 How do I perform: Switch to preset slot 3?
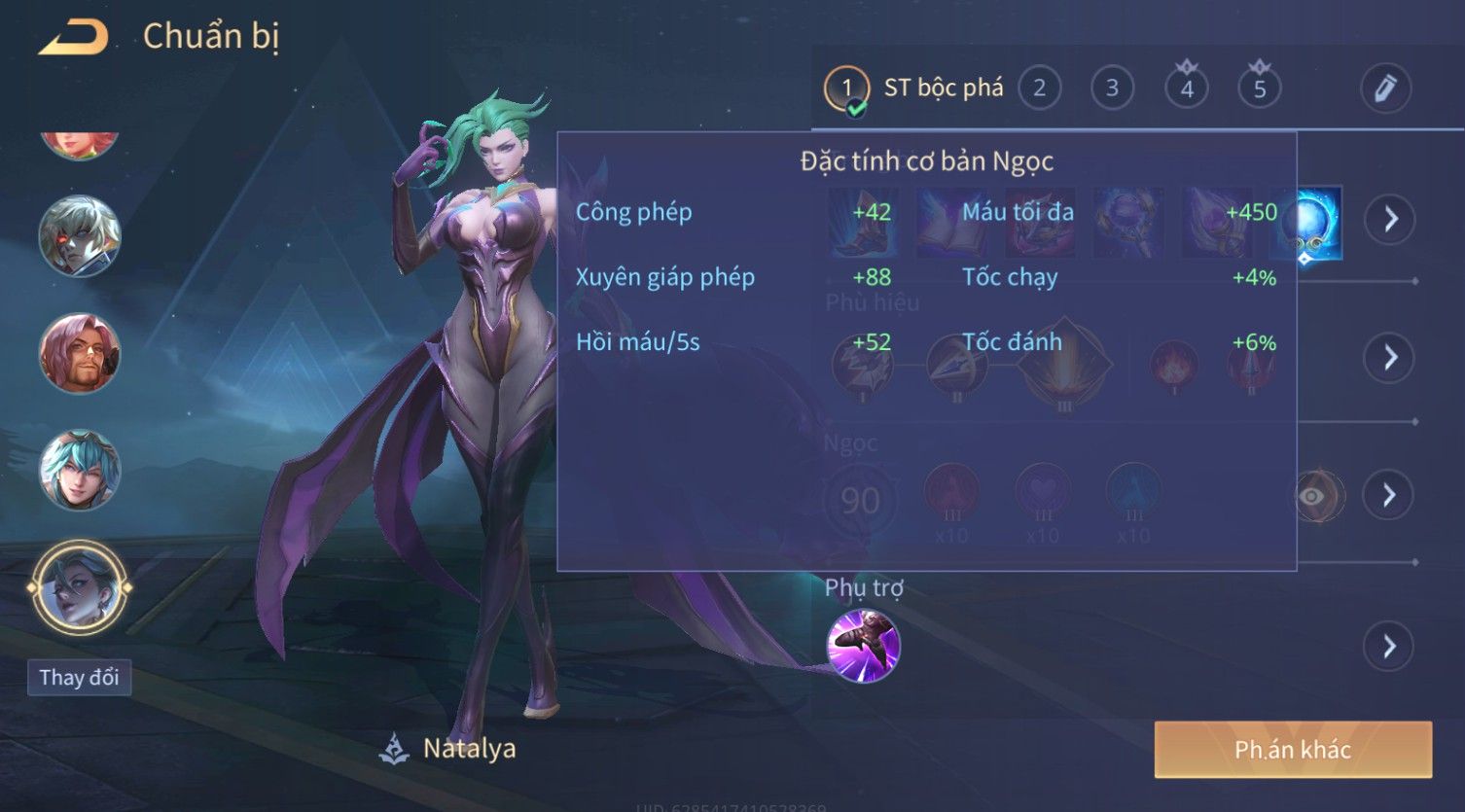pyautogui.click(x=1112, y=88)
